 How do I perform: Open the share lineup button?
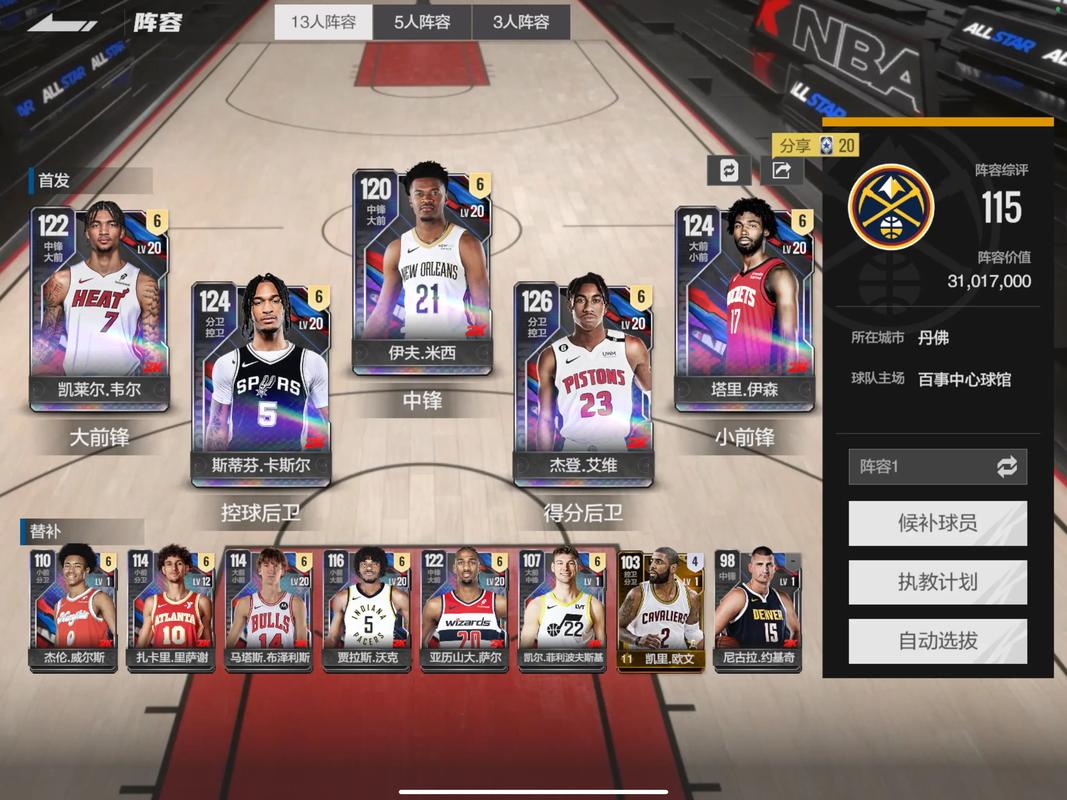[782, 170]
